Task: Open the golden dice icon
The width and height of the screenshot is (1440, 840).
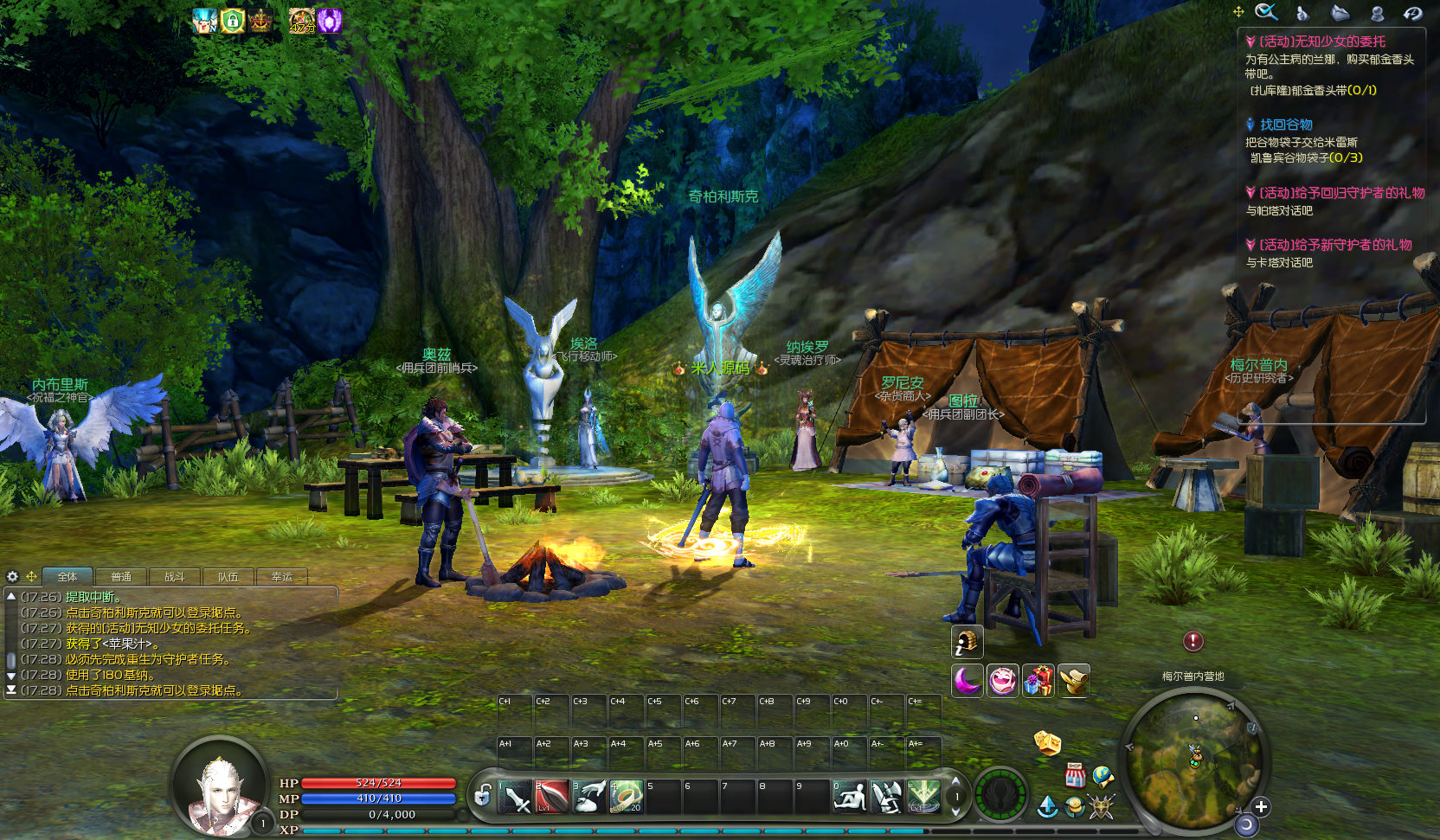Action: [x=1047, y=742]
